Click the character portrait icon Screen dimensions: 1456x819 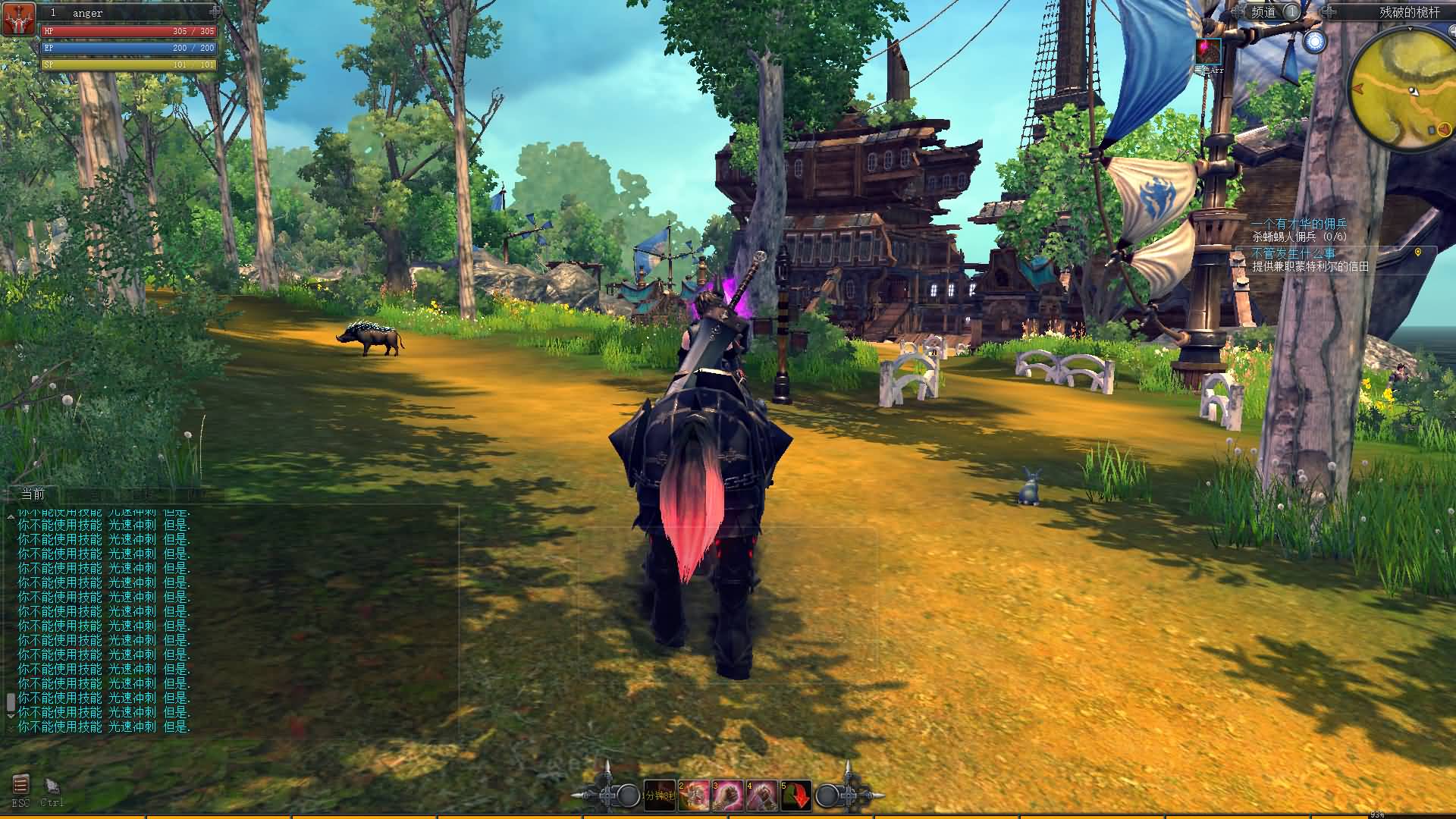tap(19, 20)
